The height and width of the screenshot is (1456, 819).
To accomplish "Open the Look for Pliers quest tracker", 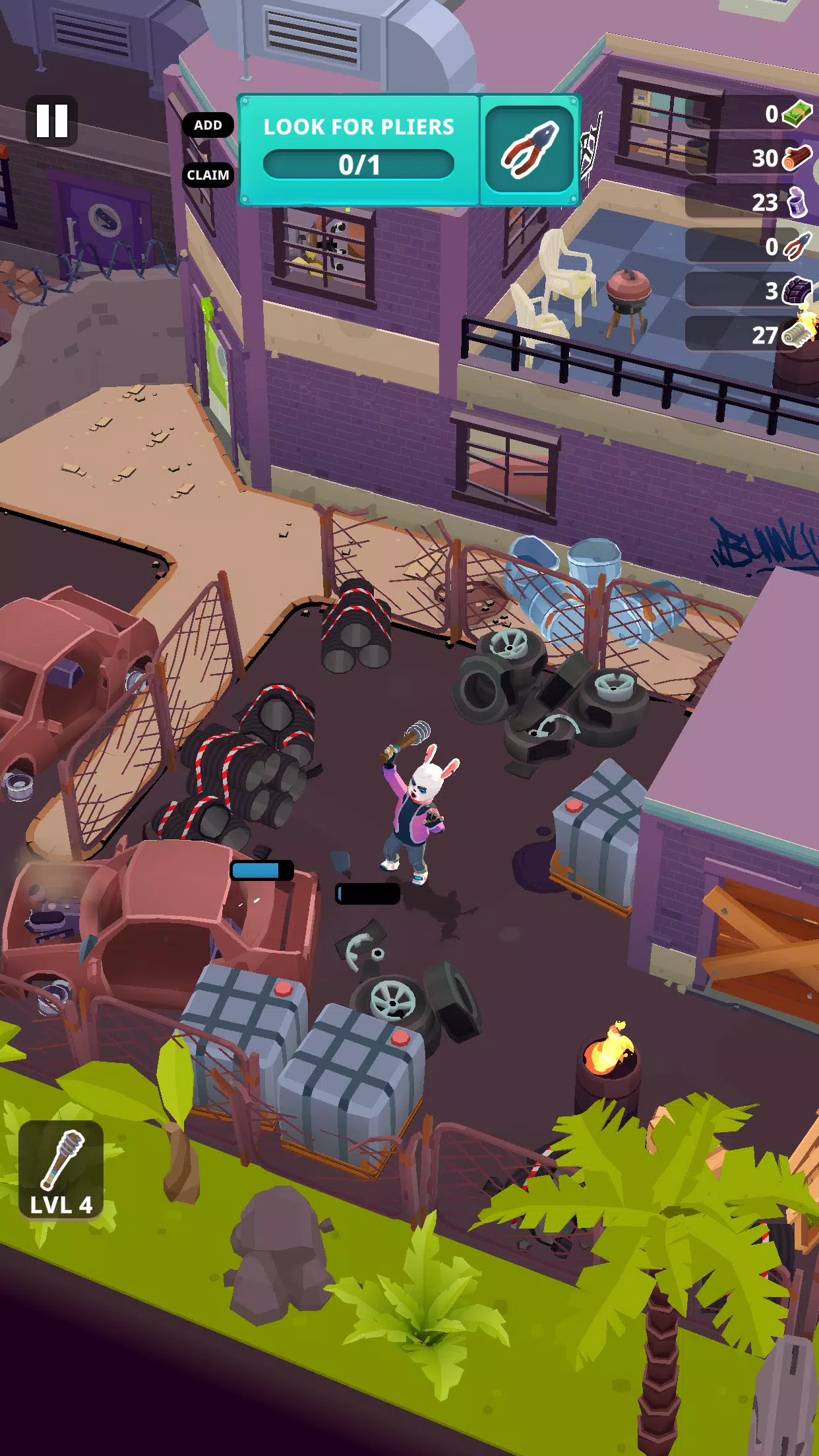I will 359,150.
